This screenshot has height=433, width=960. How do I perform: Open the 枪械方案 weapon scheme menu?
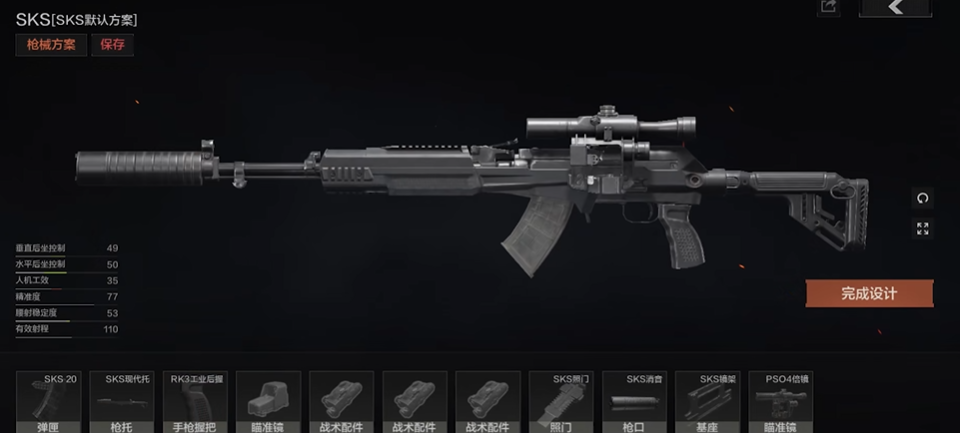[x=49, y=45]
